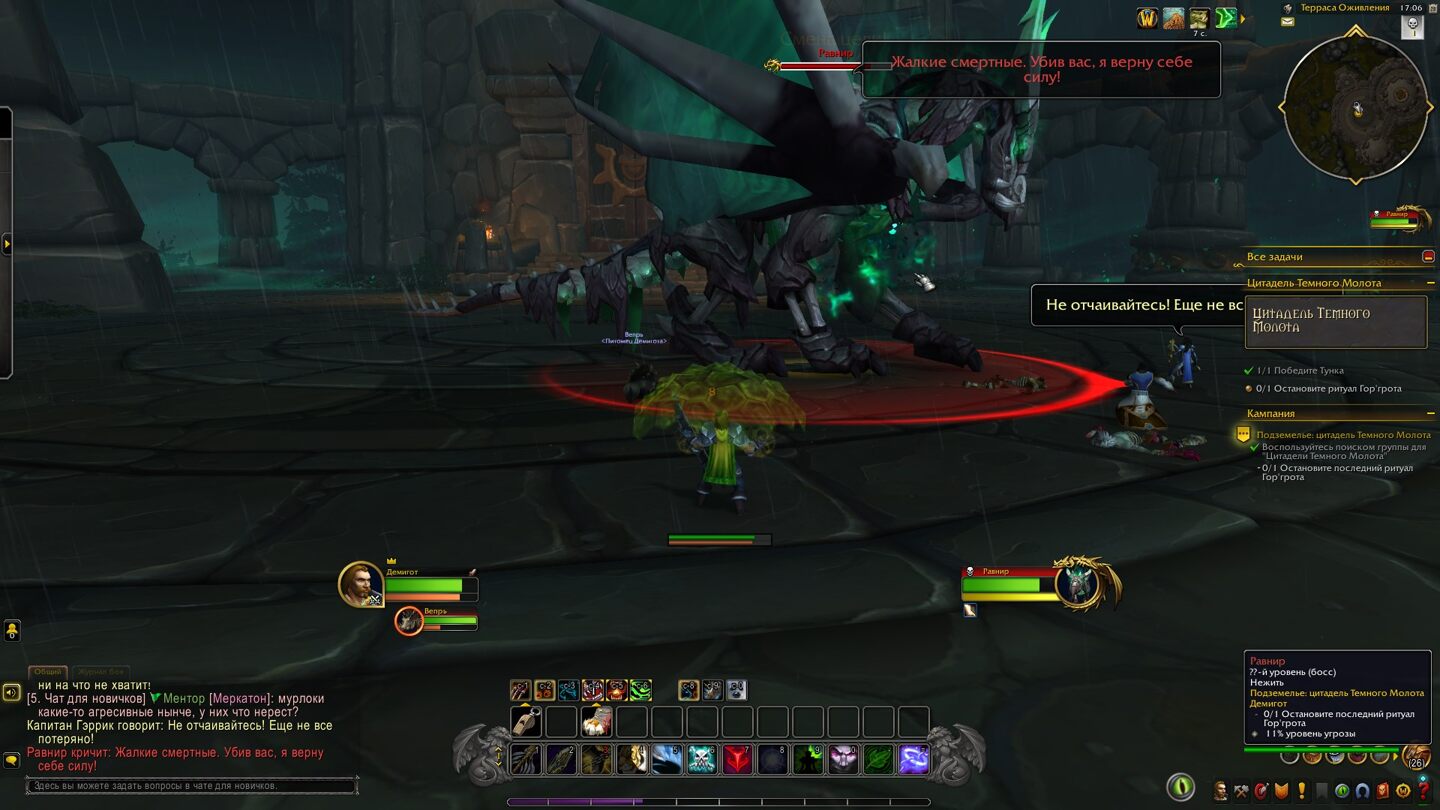Open the help question mark button

pyautogui.click(x=1423, y=791)
